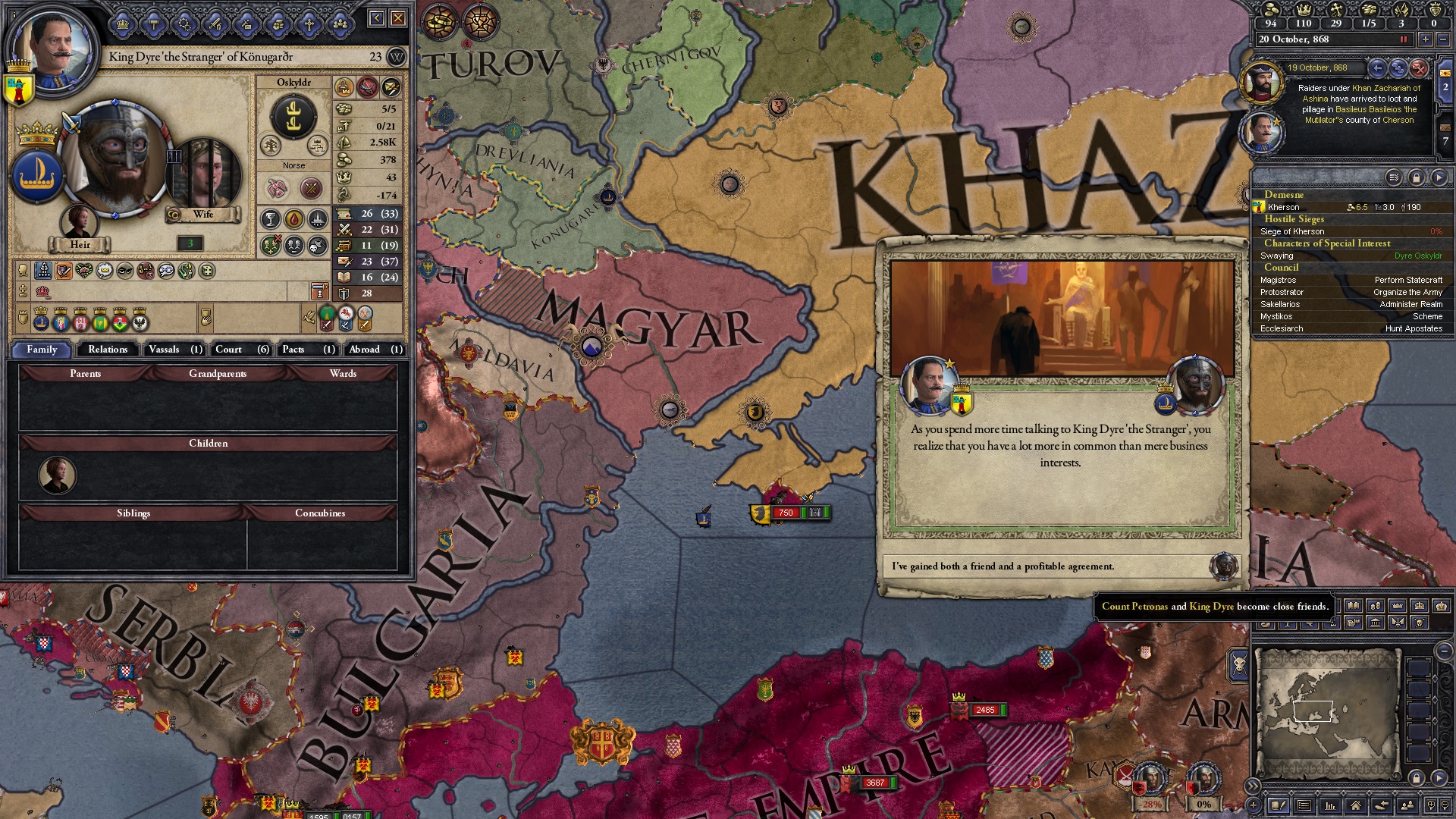Viewport: 1456px width, 819px height.
Task: Go to home location with house button
Action: (1355, 805)
